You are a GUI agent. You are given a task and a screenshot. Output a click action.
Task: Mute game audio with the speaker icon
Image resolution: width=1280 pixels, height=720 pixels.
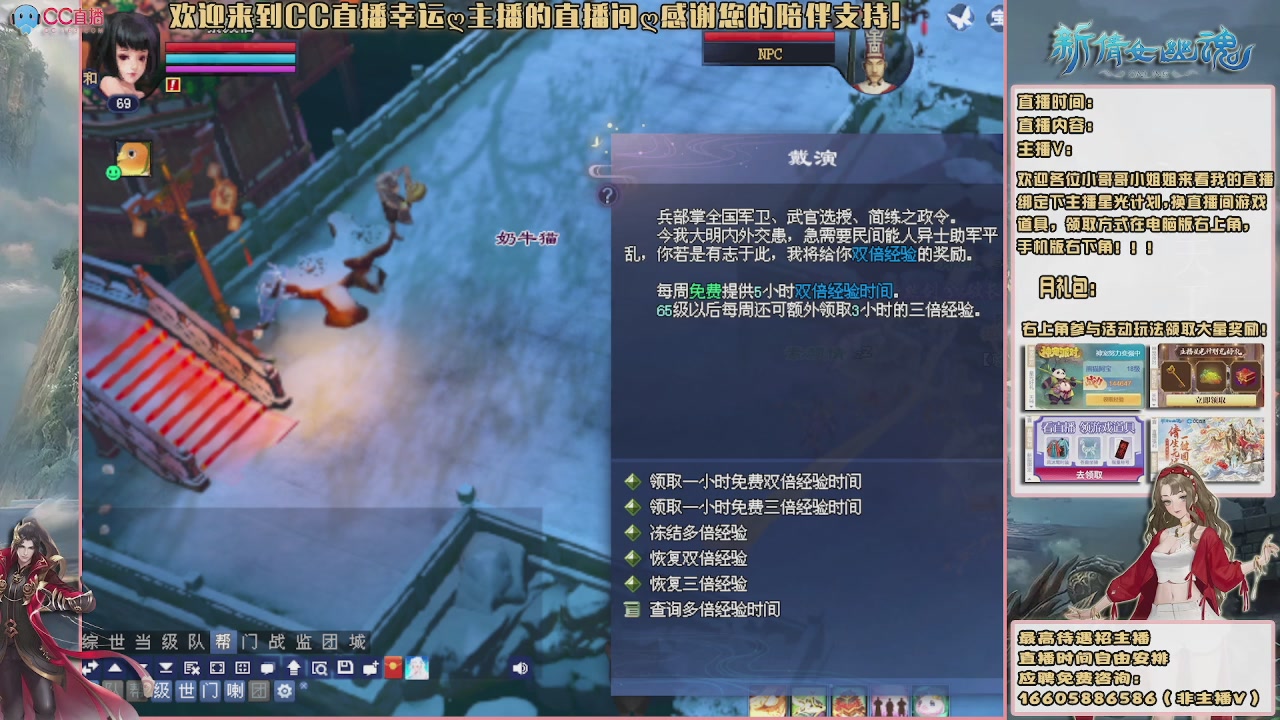[521, 667]
